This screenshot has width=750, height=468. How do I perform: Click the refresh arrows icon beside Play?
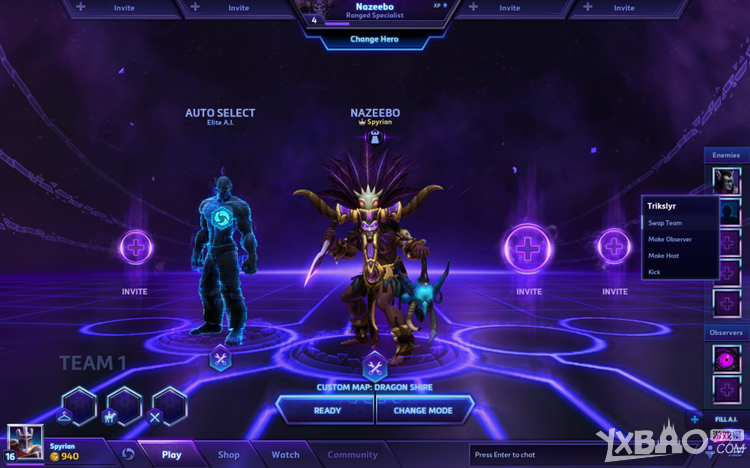pyautogui.click(x=128, y=454)
